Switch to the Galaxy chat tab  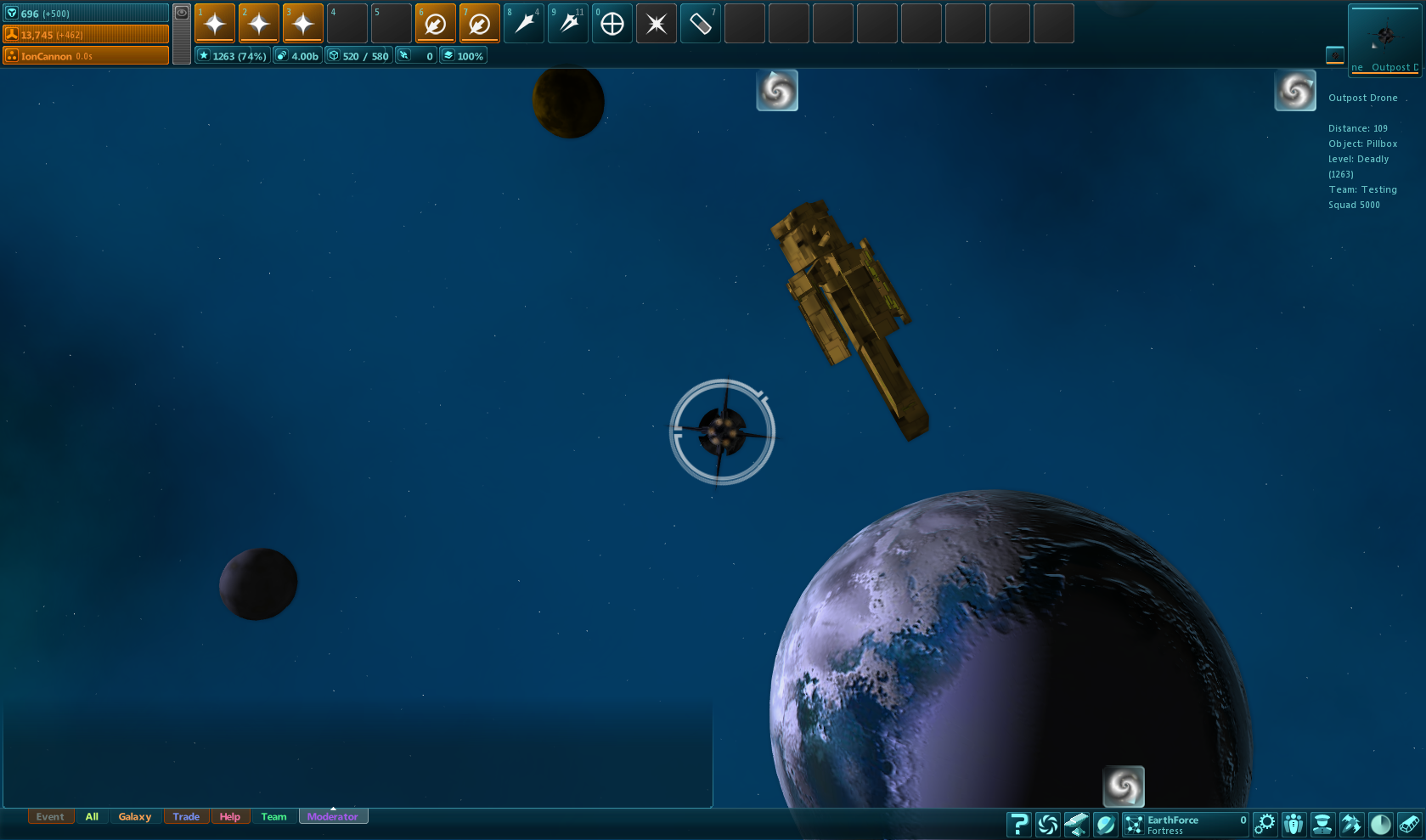135,817
